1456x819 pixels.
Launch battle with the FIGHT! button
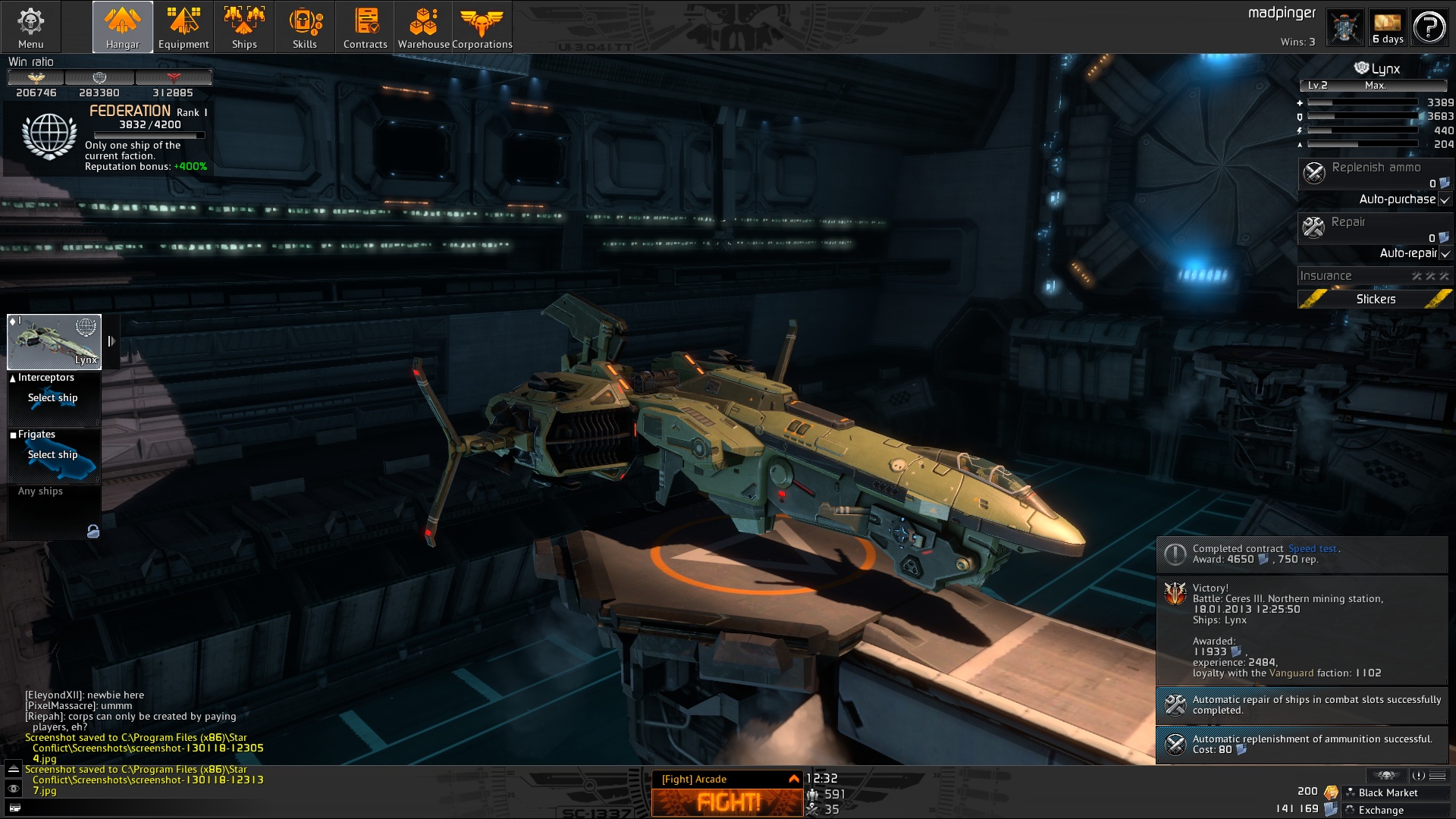[727, 802]
